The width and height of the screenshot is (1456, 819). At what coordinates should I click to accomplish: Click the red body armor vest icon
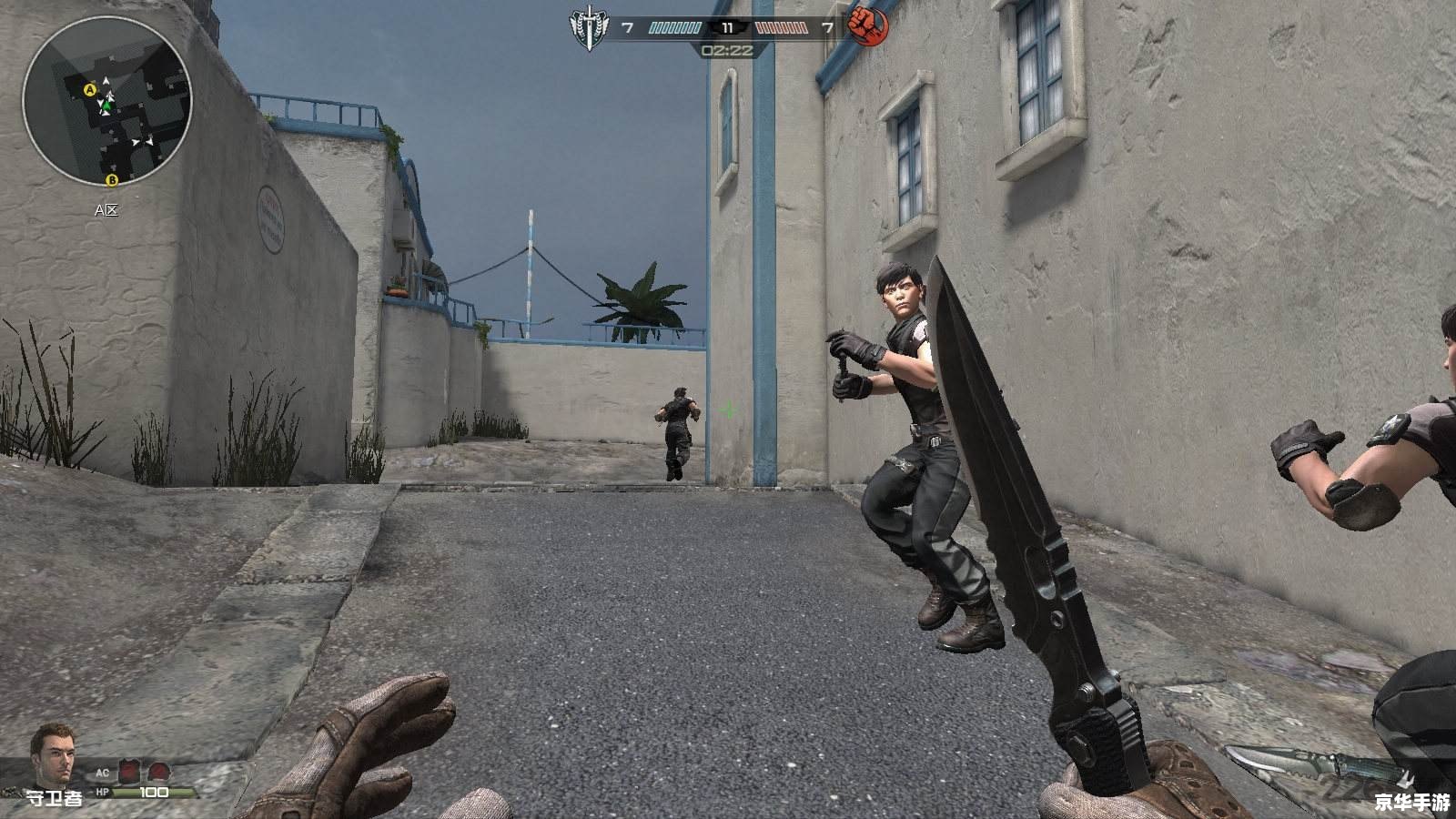(x=129, y=772)
